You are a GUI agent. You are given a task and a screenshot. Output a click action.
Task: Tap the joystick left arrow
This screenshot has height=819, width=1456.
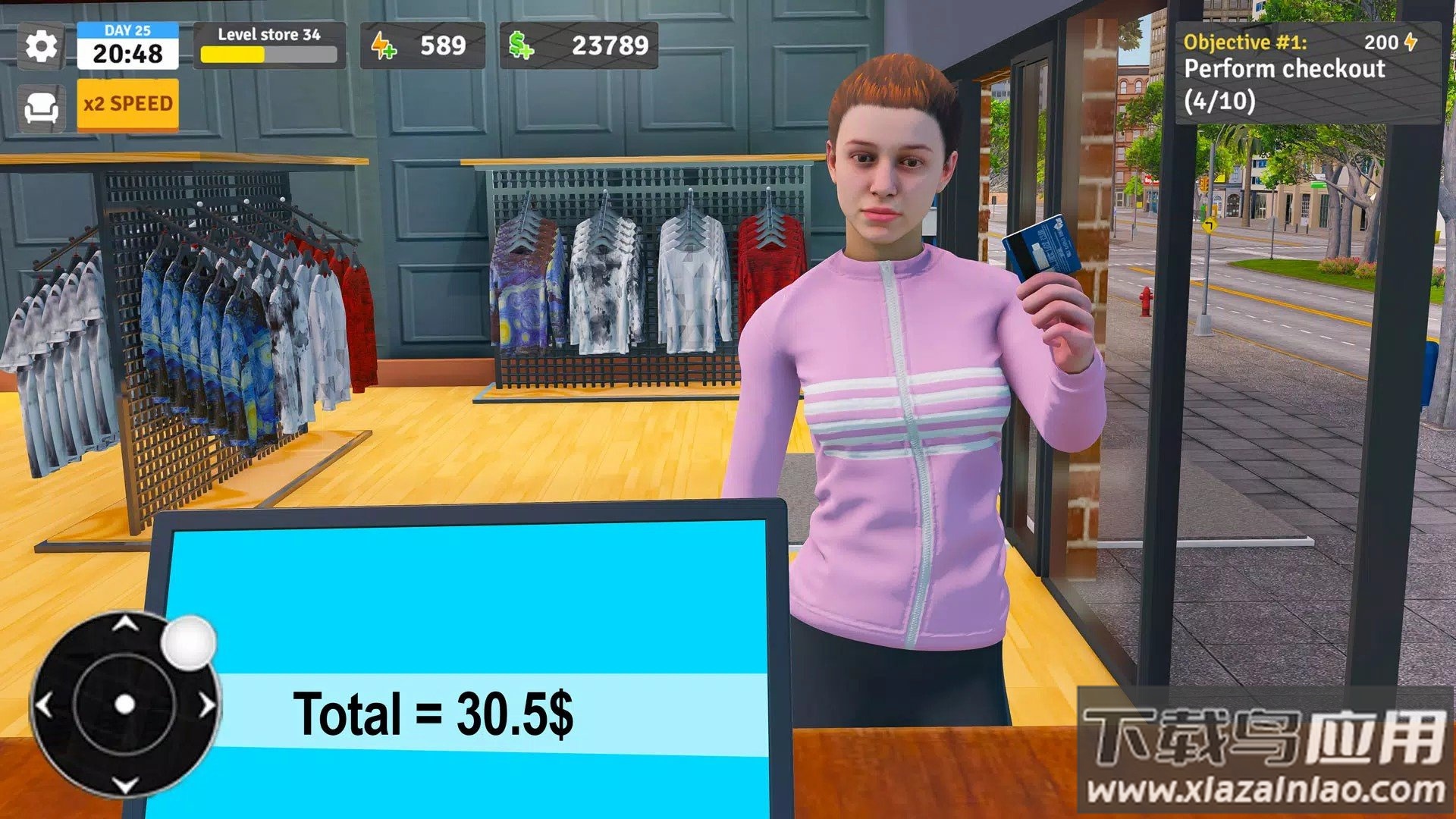45,705
